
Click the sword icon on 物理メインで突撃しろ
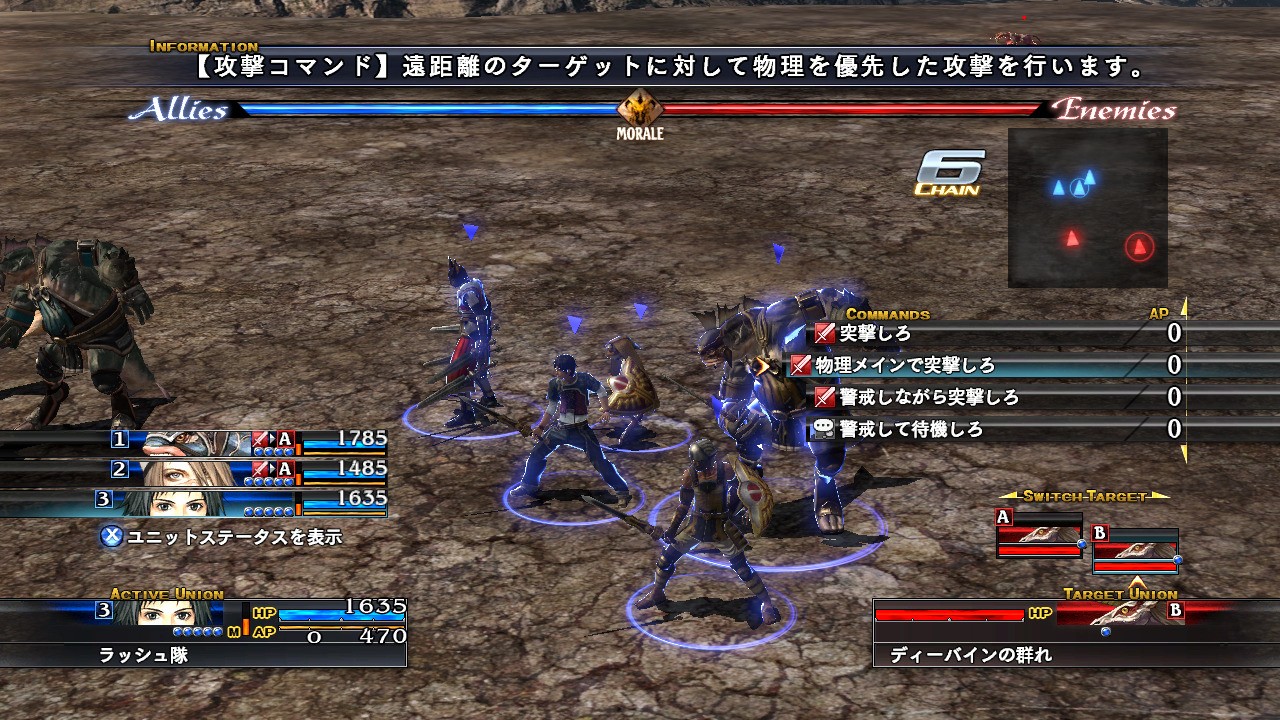[x=800, y=365]
